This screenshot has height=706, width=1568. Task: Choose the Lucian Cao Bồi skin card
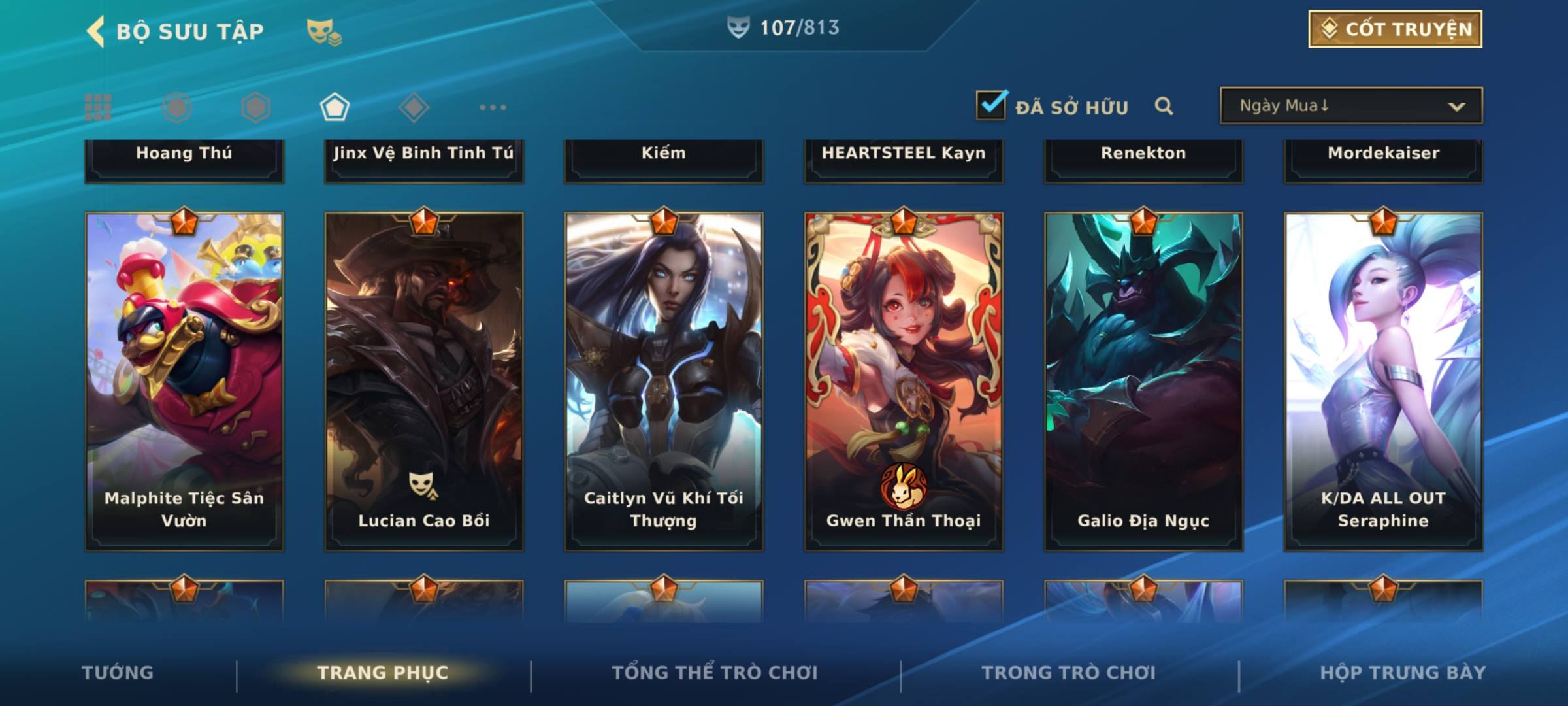point(424,381)
